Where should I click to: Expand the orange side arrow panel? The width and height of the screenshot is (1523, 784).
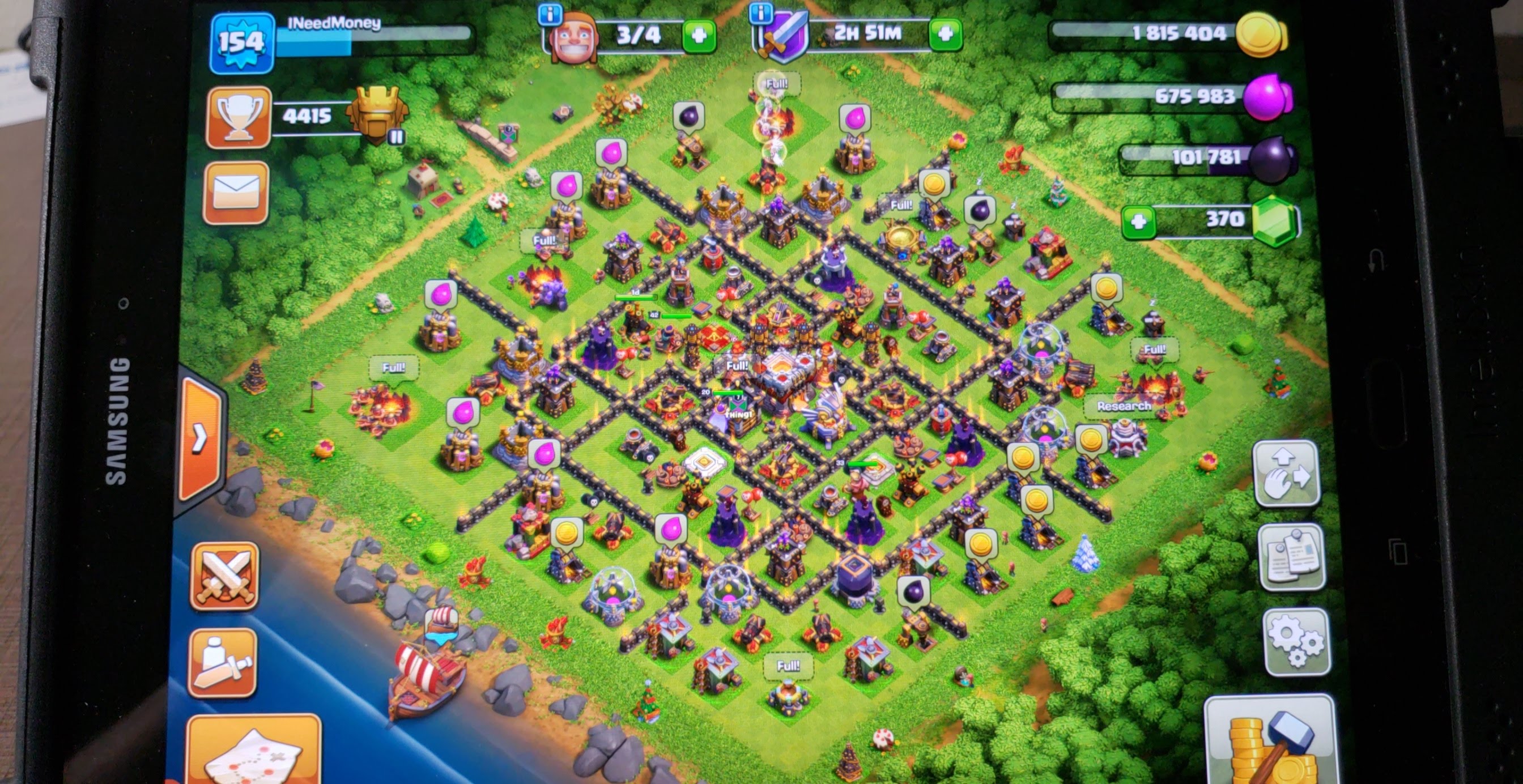click(201, 438)
